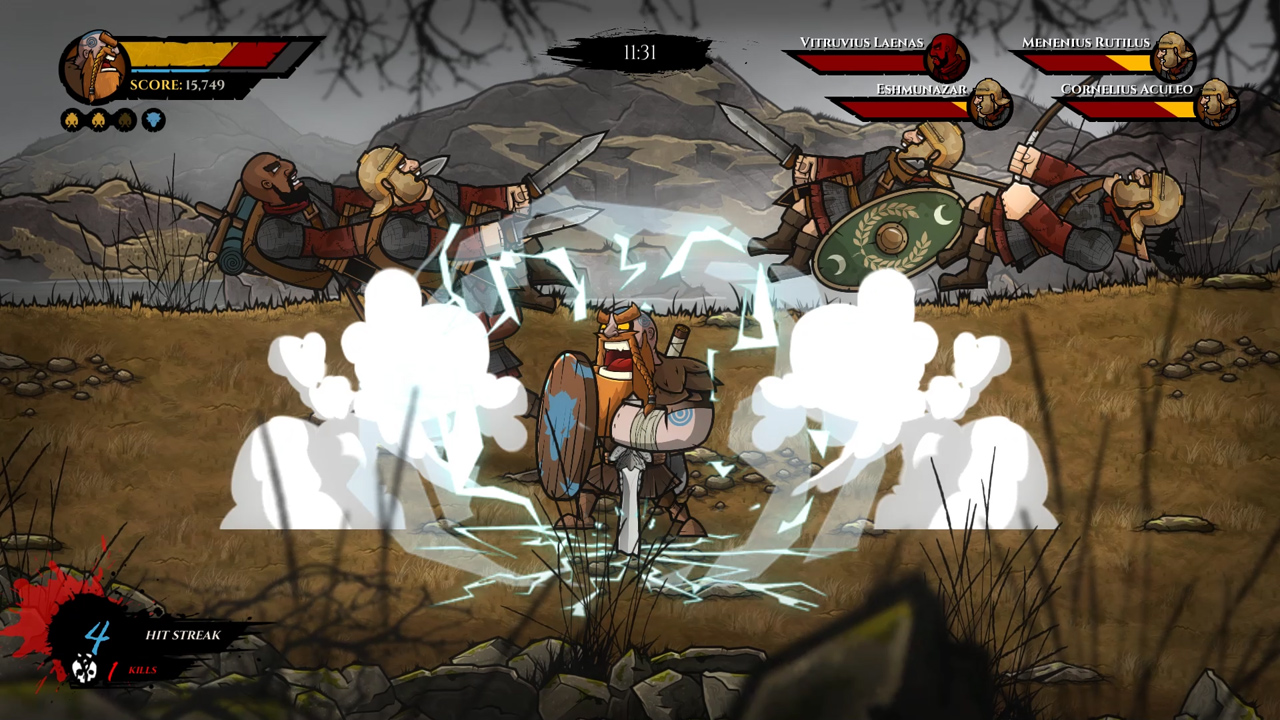Viewport: 1280px width, 720px height.
Task: Click the blue wolf summon icon
Action: pyautogui.click(x=154, y=119)
